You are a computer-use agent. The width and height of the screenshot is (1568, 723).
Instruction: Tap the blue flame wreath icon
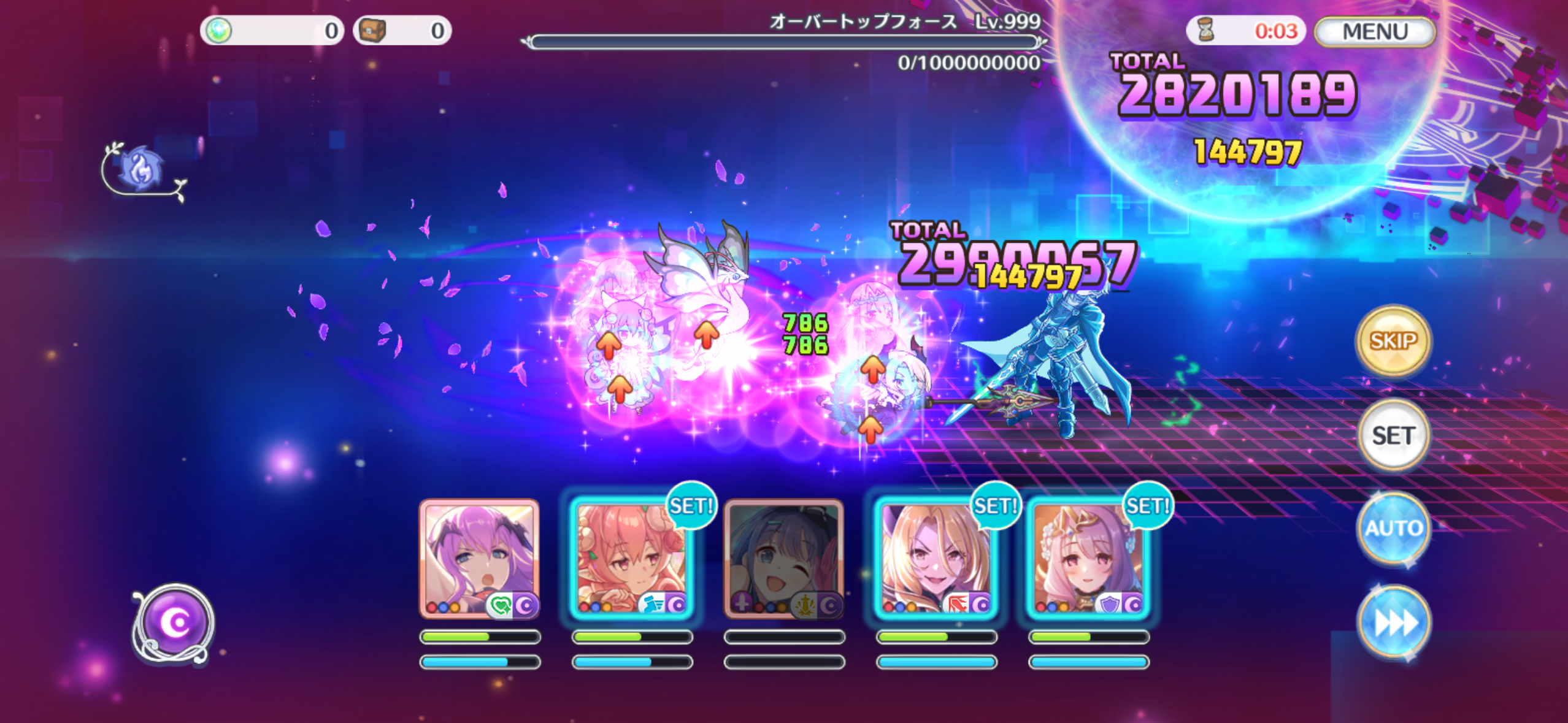(142, 170)
